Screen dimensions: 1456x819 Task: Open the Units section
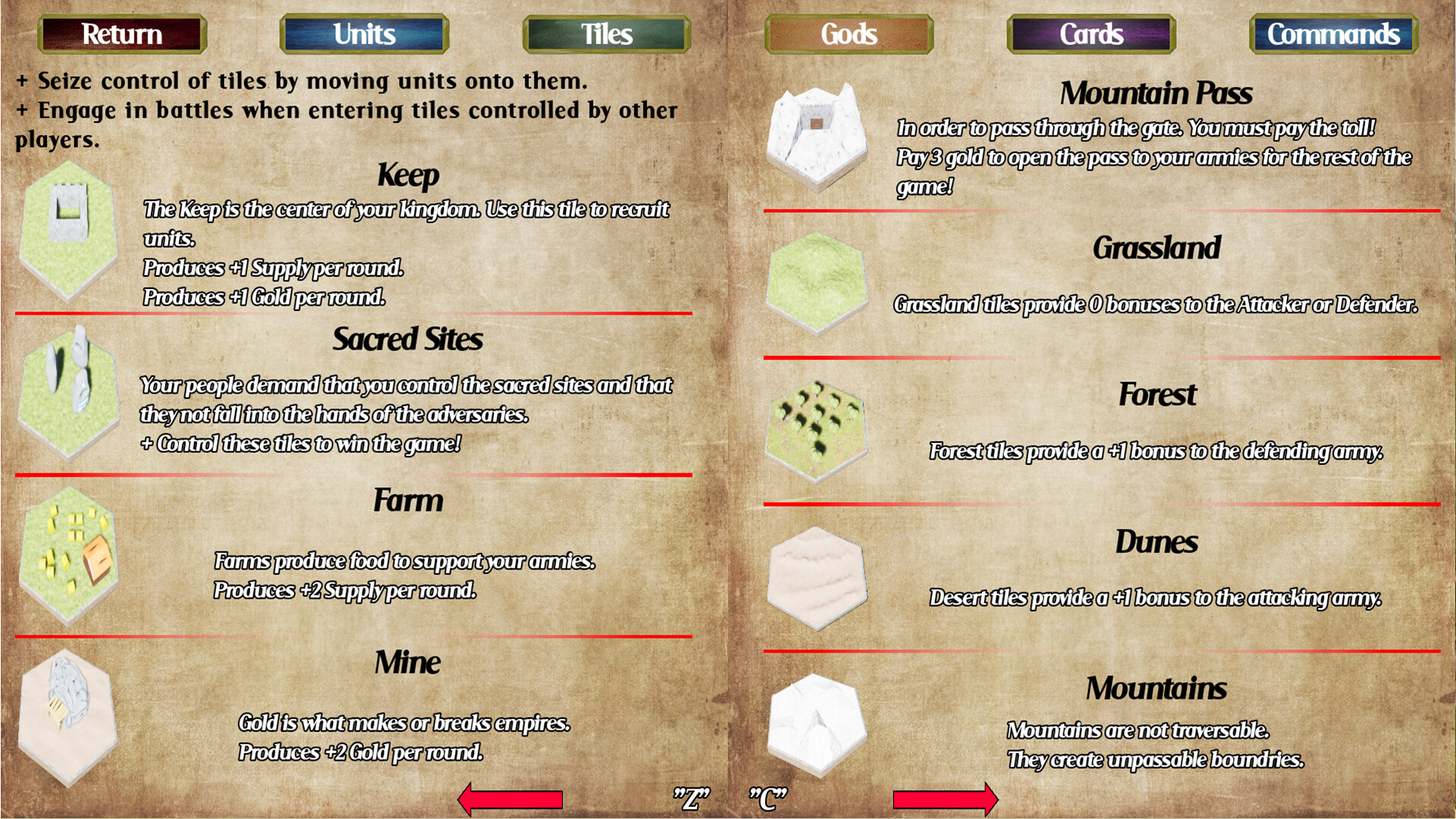coord(363,33)
